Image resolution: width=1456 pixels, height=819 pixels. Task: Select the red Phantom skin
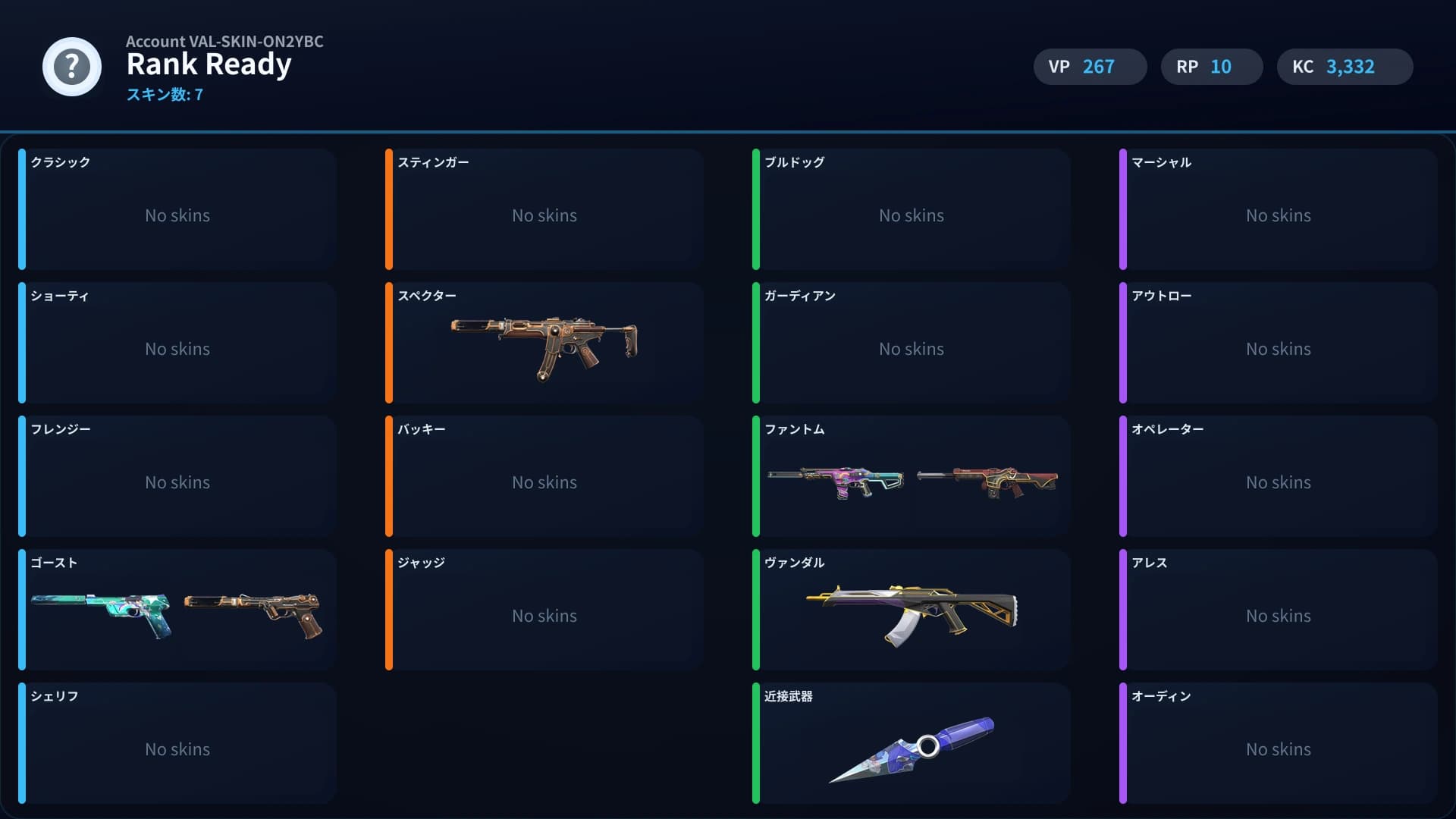[990, 478]
